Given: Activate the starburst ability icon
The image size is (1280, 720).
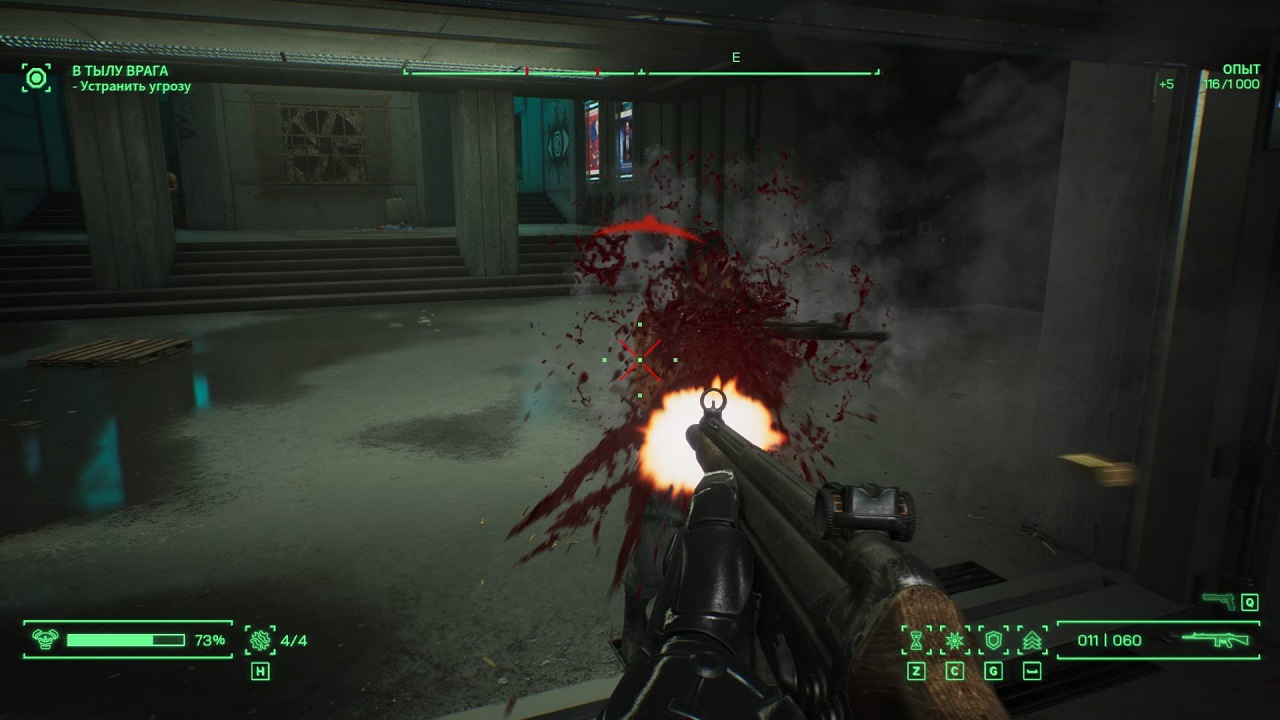Looking at the screenshot, I should tap(955, 640).
